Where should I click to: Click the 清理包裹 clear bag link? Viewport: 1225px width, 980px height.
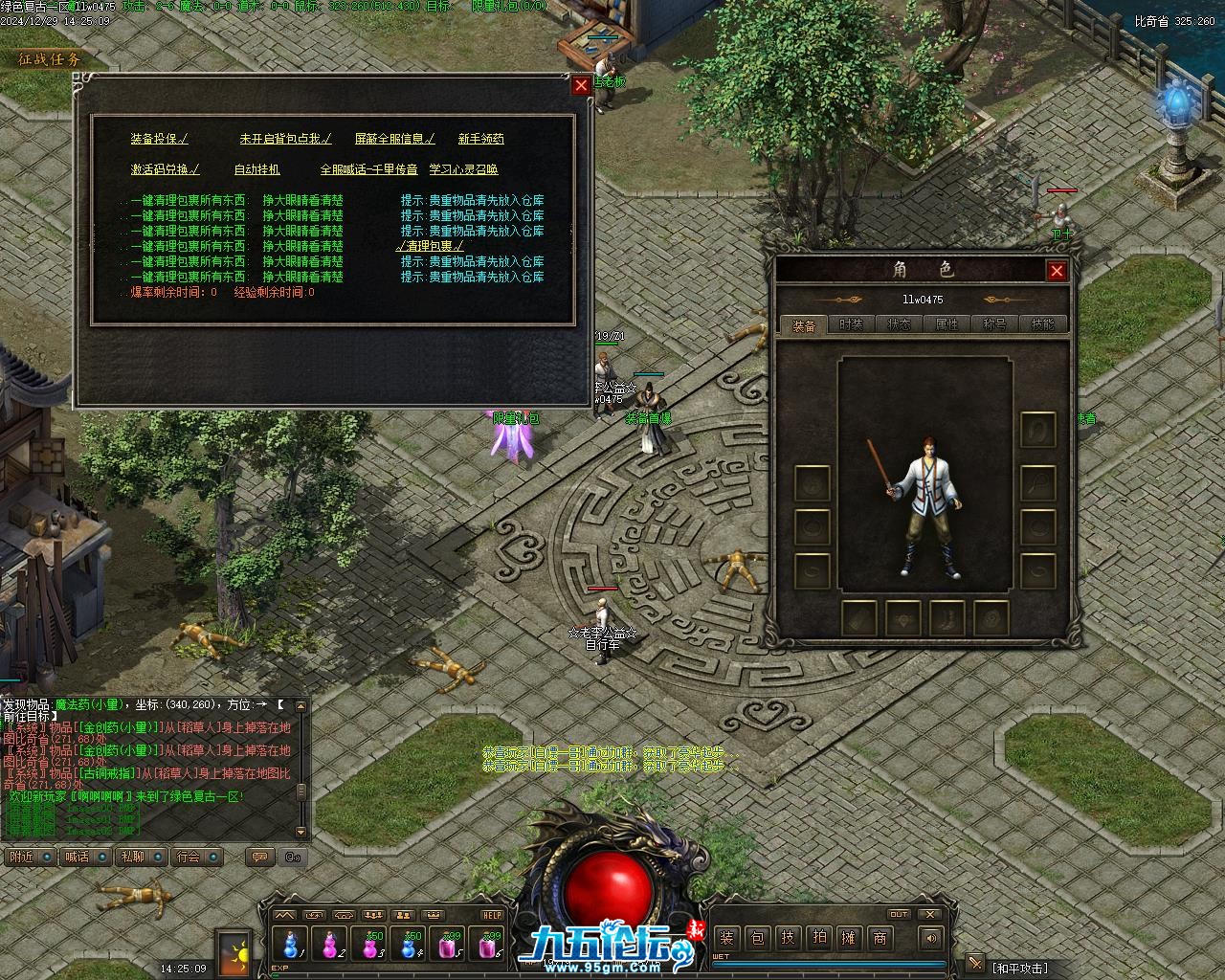coord(430,246)
